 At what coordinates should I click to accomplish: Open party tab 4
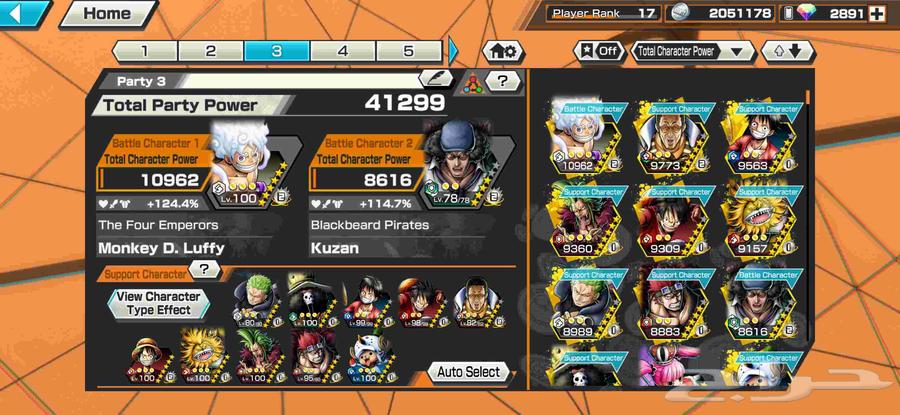(342, 51)
